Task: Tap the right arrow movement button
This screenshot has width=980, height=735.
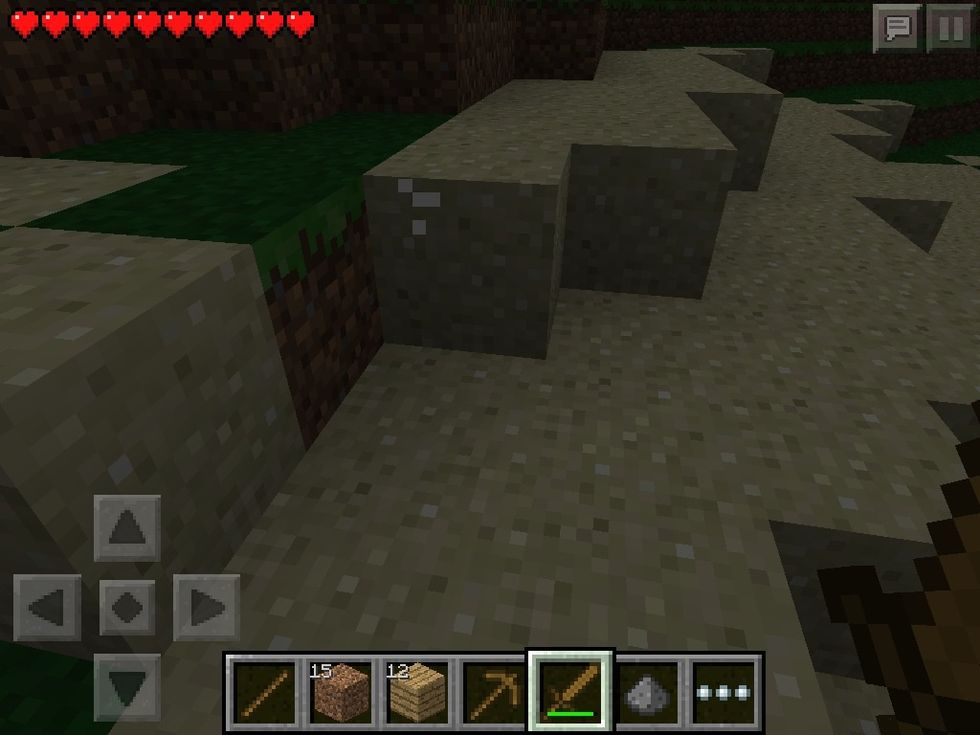Action: (207, 607)
